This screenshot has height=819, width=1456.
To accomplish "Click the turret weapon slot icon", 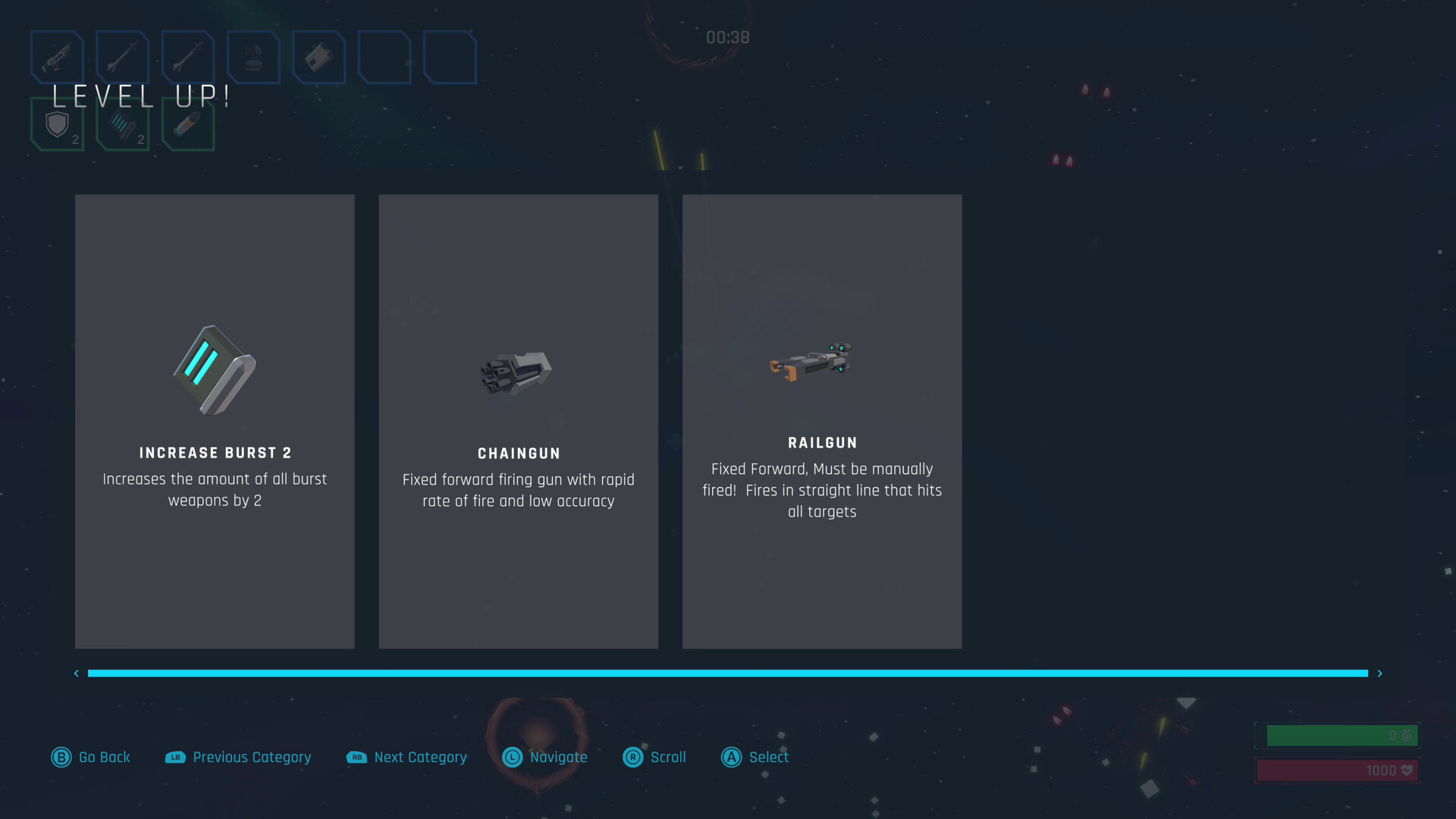I will point(253,57).
